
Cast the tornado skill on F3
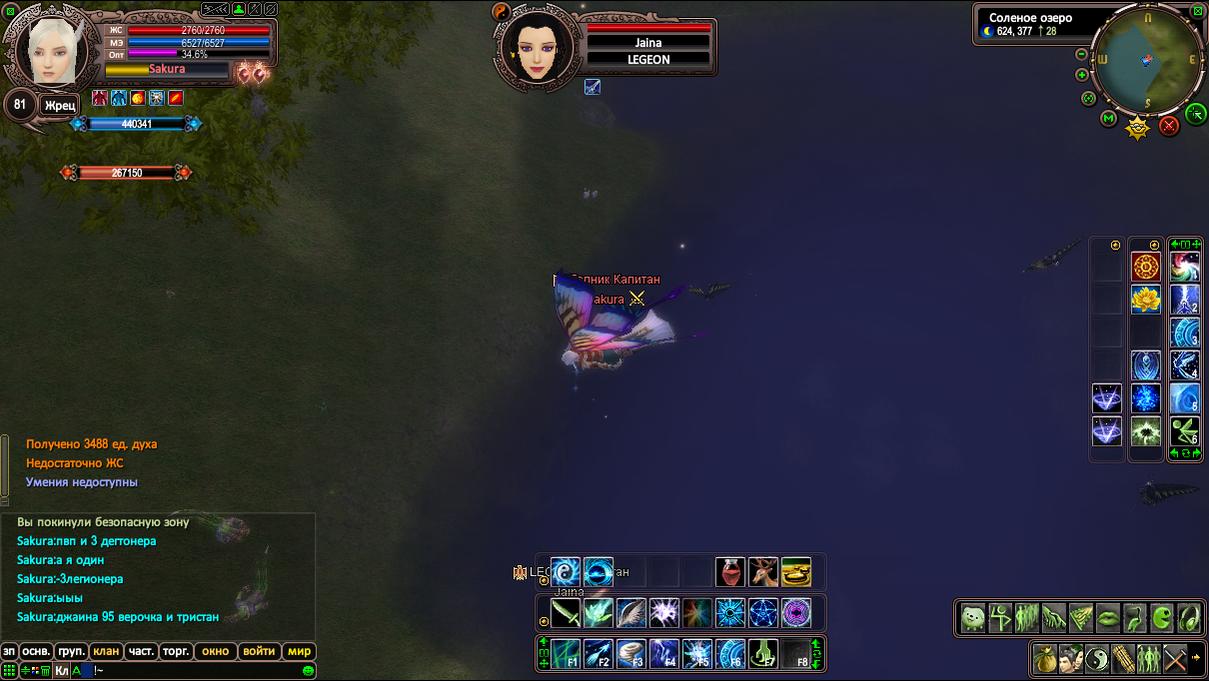[x=631, y=654]
